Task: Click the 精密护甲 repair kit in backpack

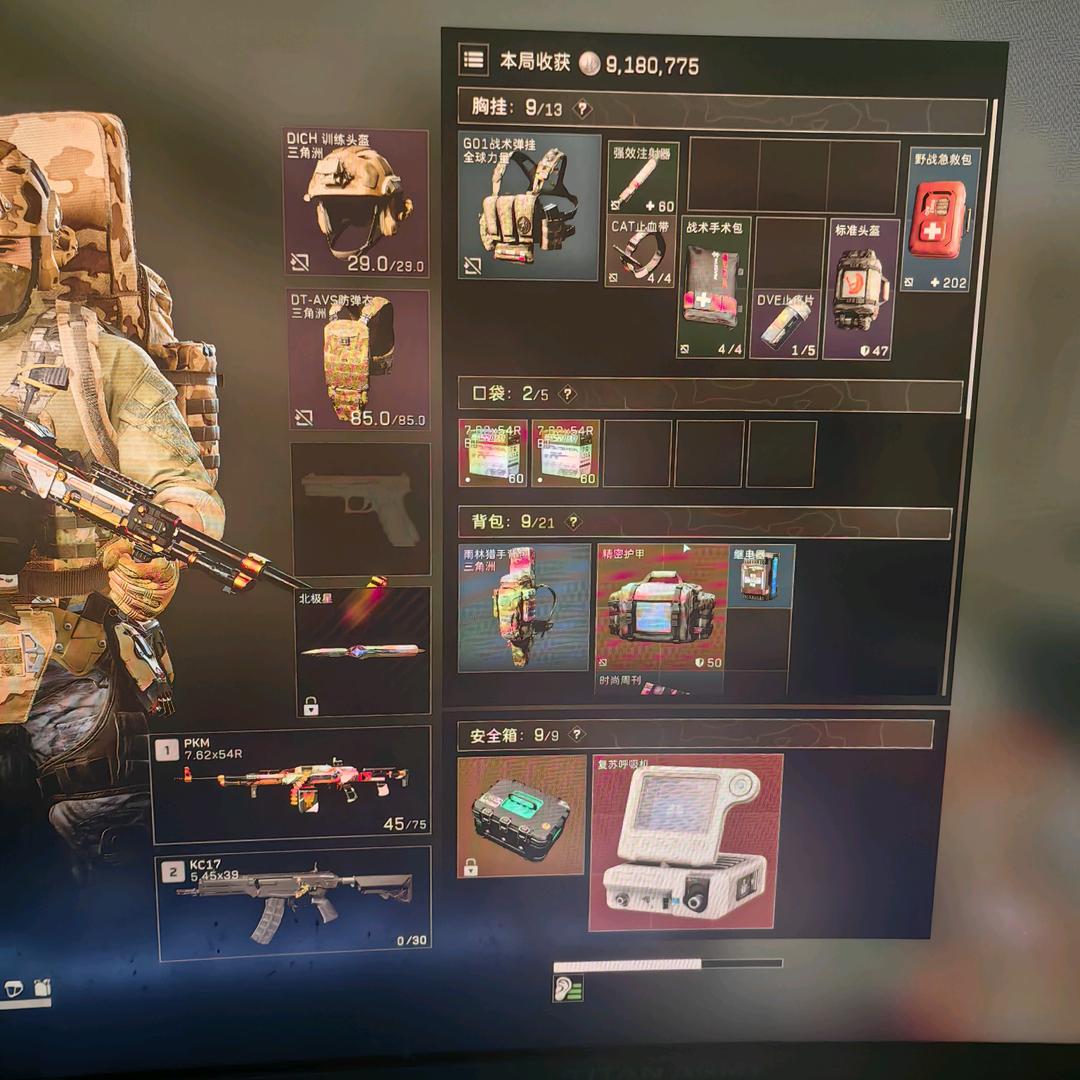Action: click(662, 608)
